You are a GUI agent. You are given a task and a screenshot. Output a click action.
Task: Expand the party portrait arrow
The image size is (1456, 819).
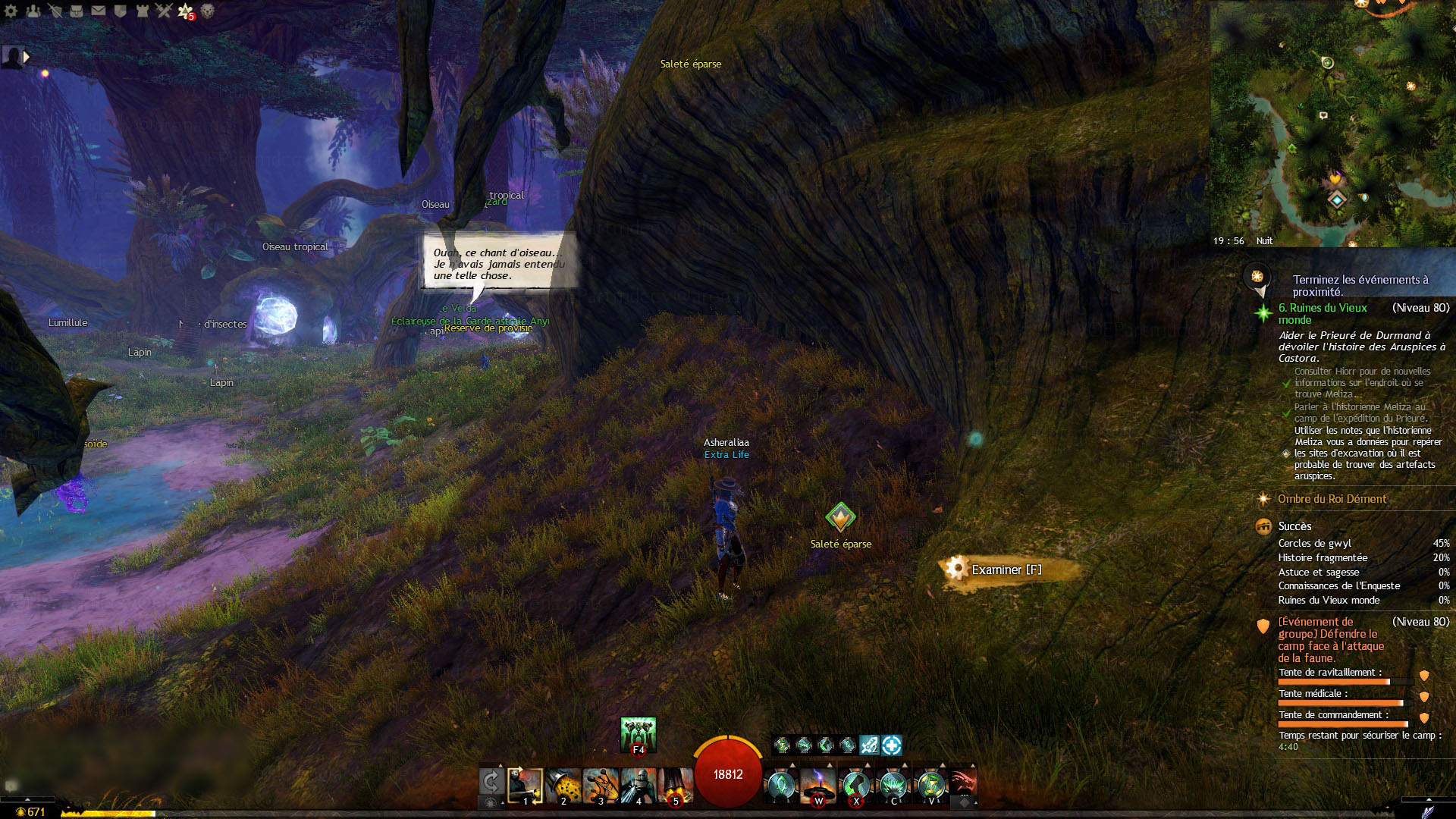tap(27, 57)
